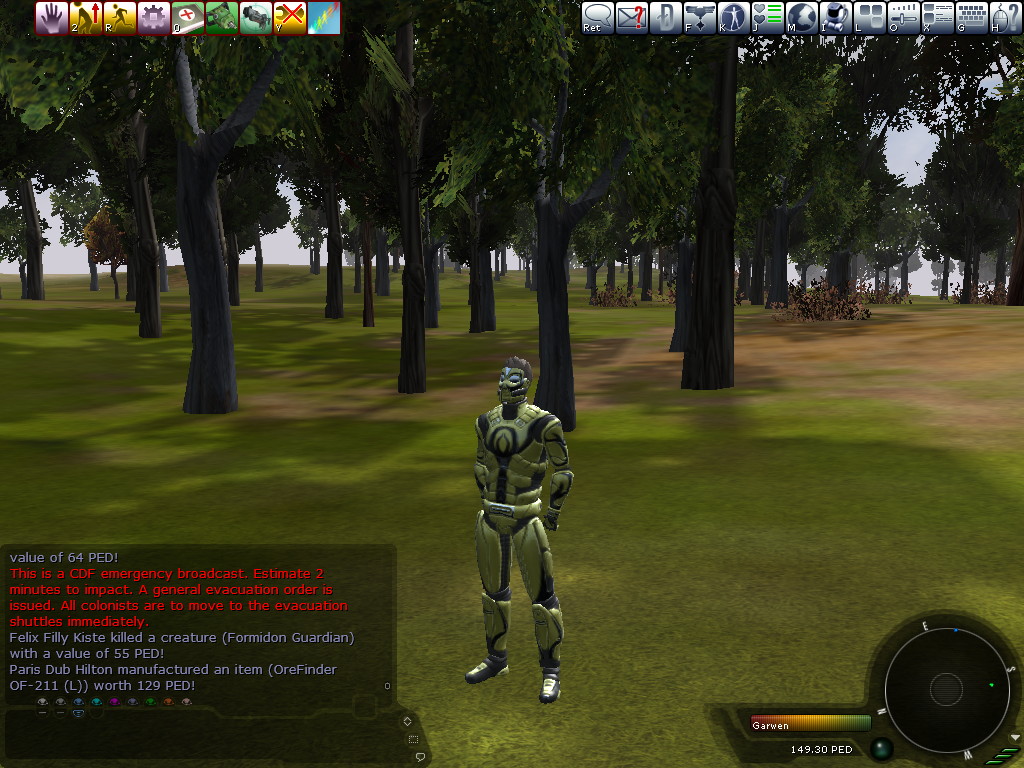Open the envelope with question mark
Screen dimensions: 1024x768
point(631,17)
